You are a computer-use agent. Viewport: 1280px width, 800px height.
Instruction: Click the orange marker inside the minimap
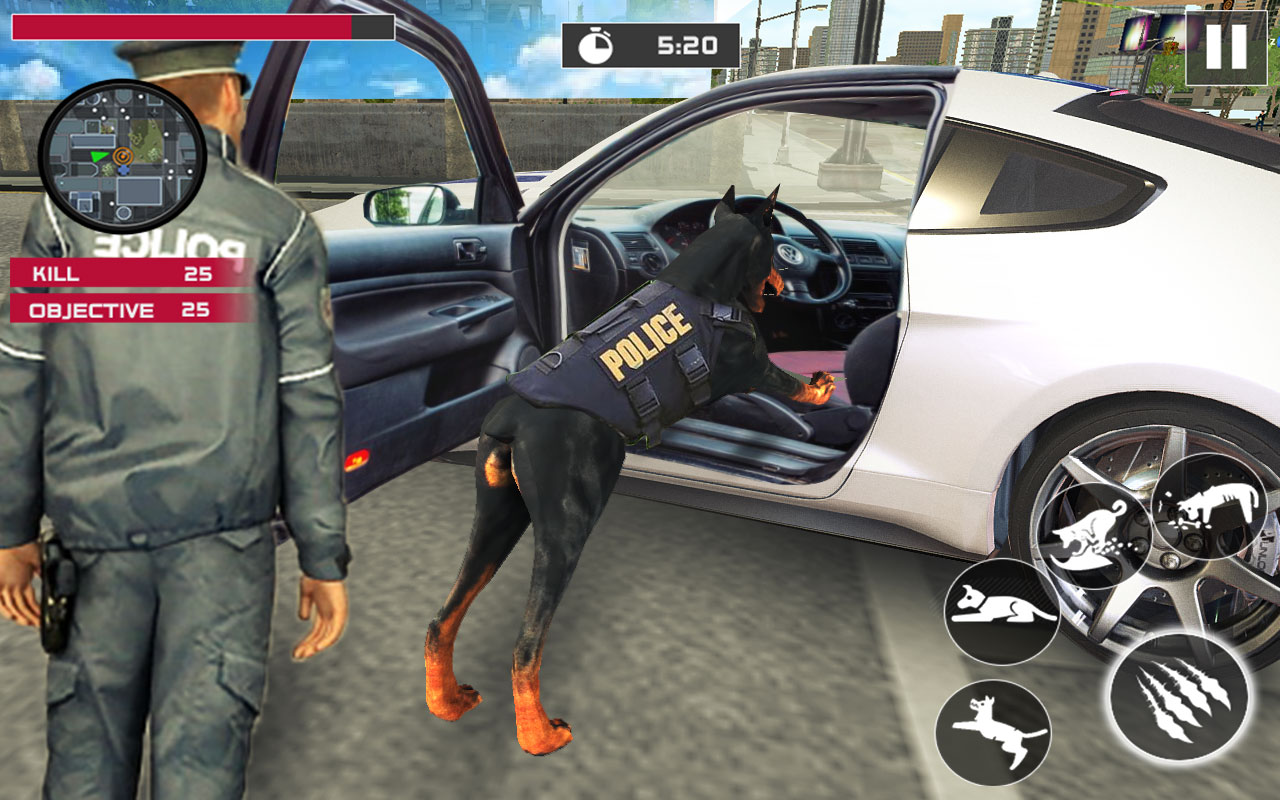coord(123,155)
